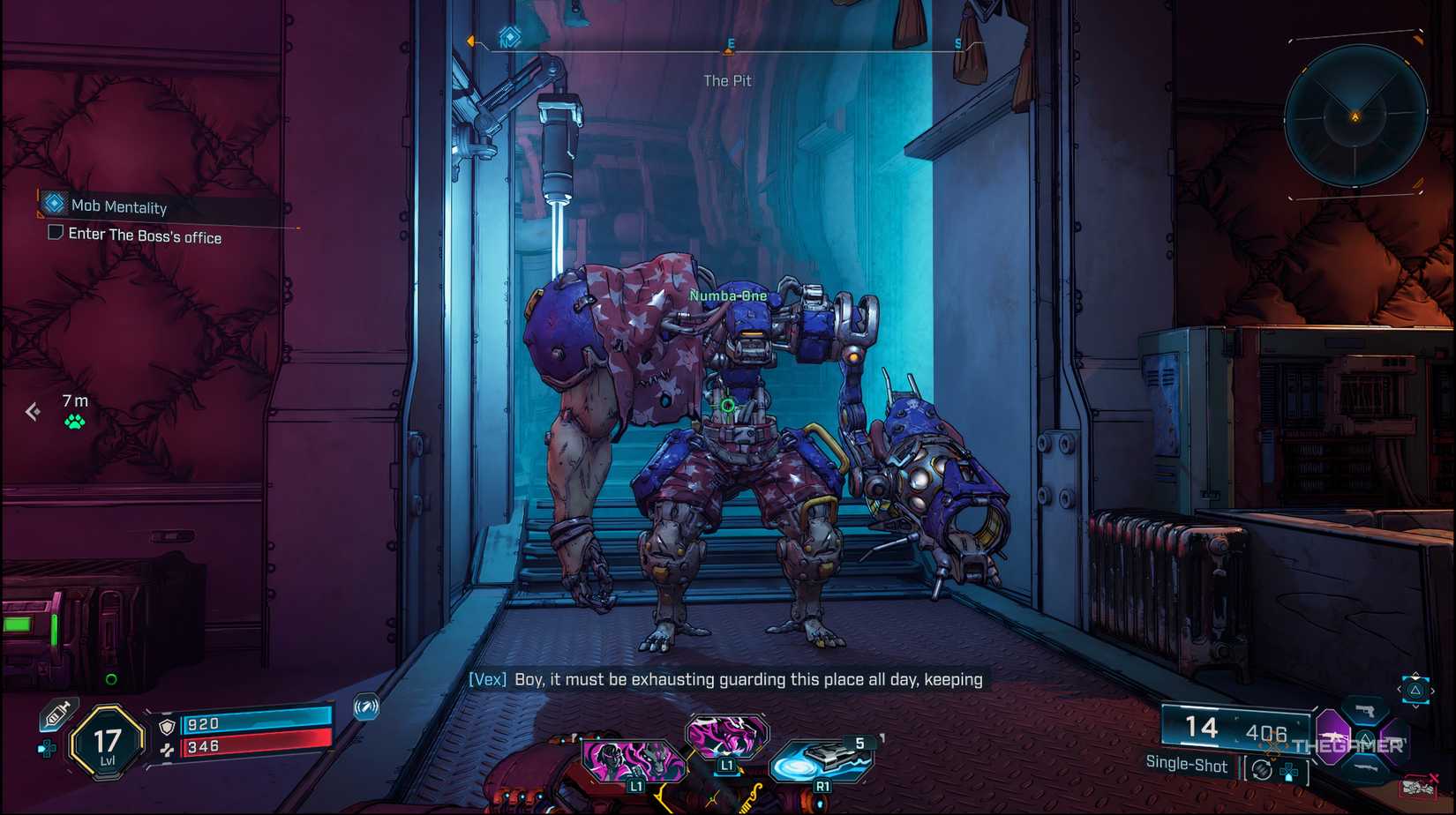Select the sniper rifle slot on the weapon wheel
This screenshot has width=1456, height=815.
click(x=1368, y=767)
